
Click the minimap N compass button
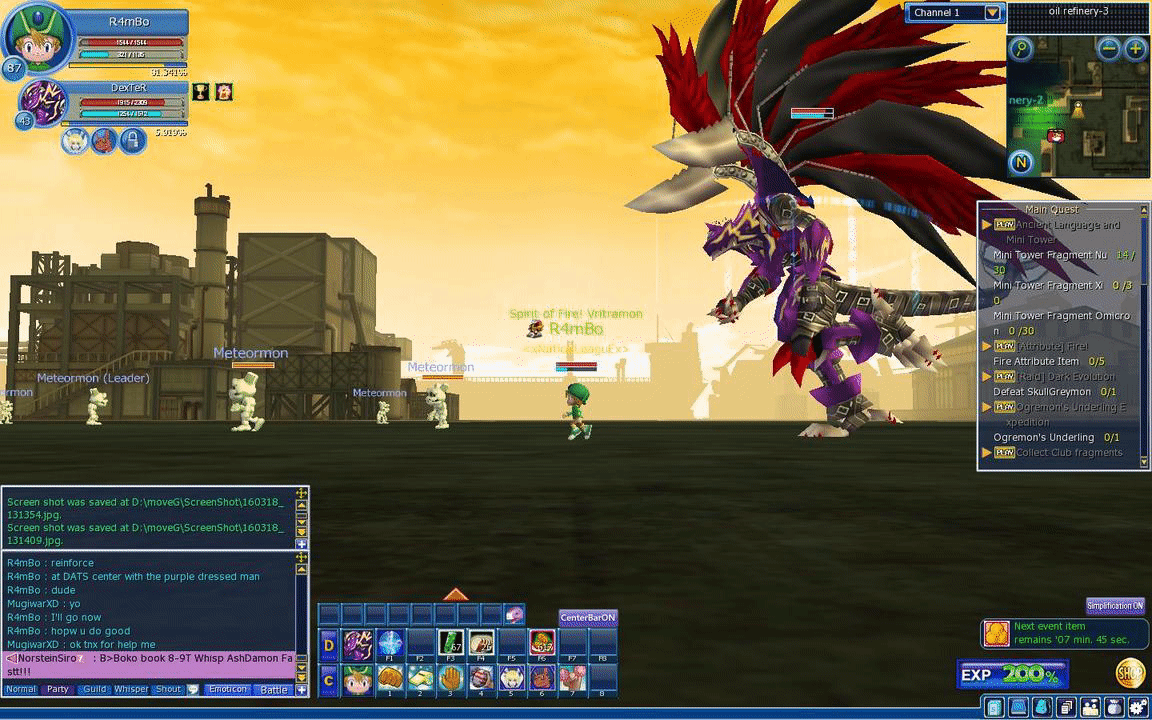click(1021, 163)
